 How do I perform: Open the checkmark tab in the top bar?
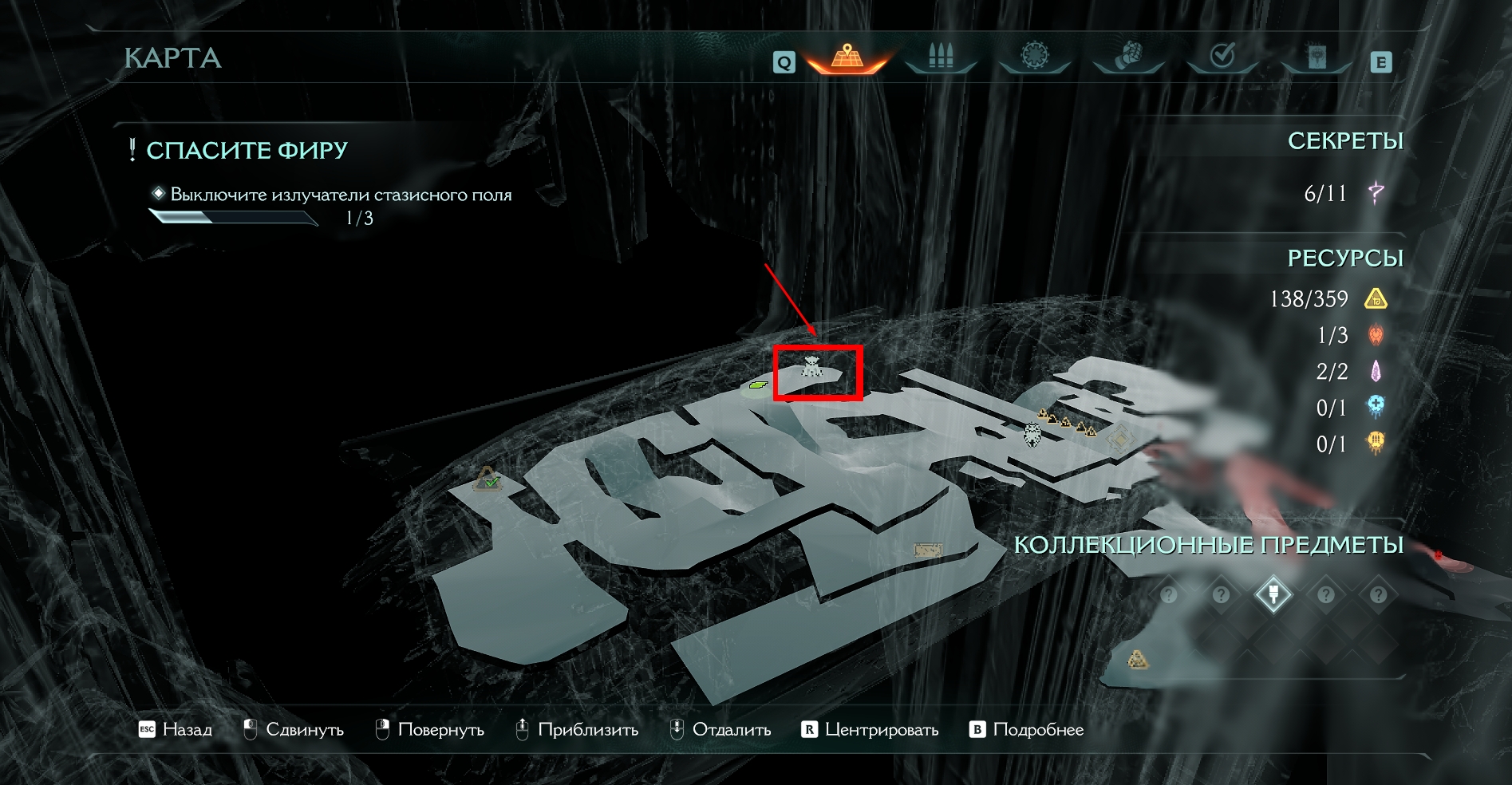click(1222, 57)
